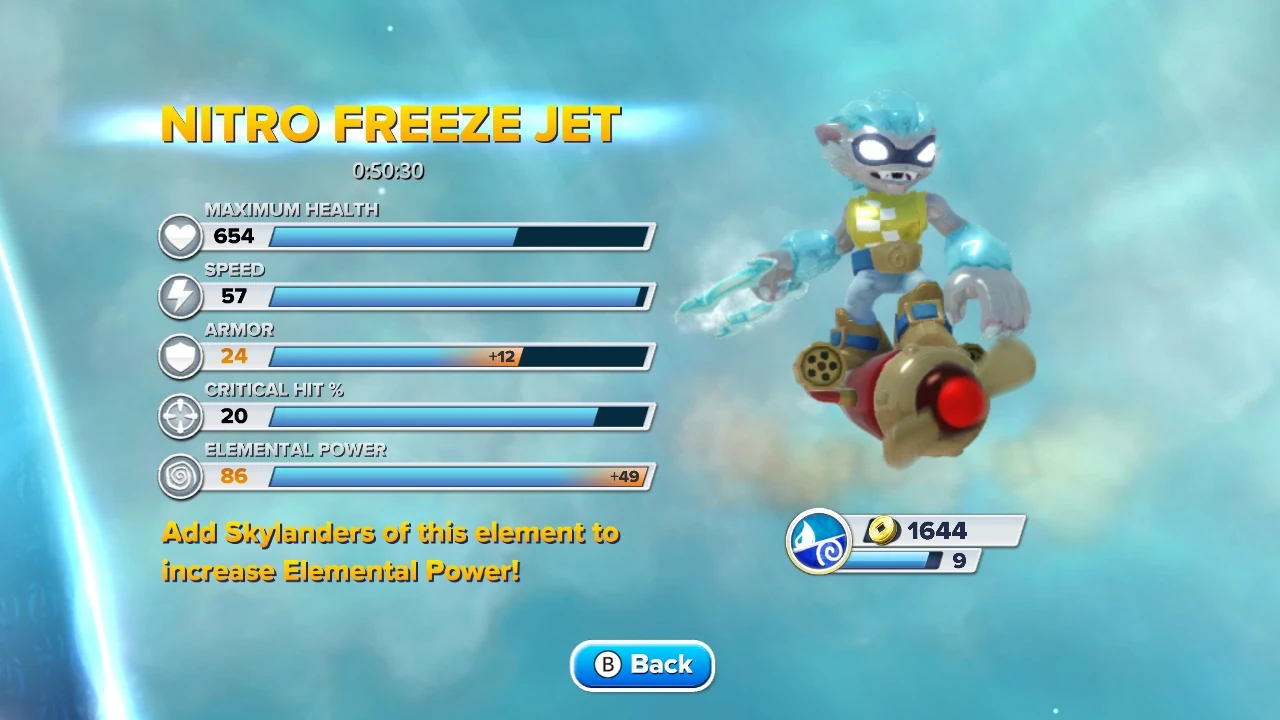Select the shield Armor icon

[x=180, y=357]
